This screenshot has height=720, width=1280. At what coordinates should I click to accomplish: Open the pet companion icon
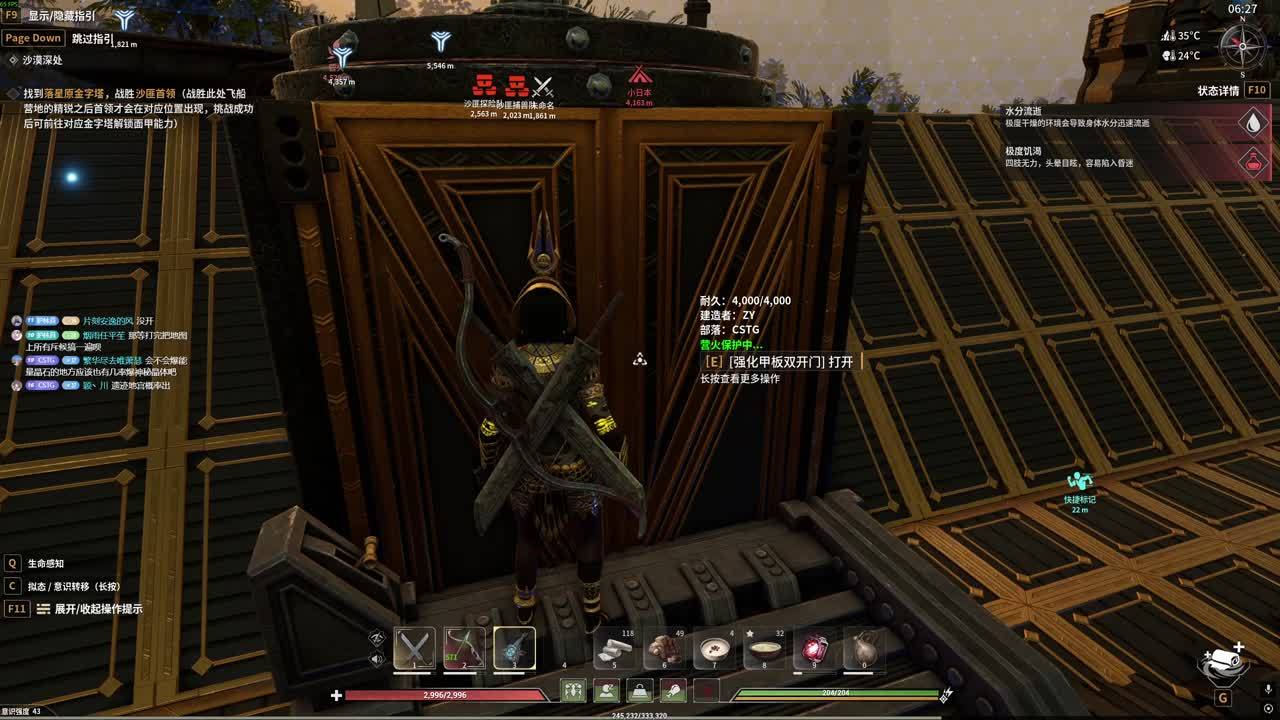click(1222, 664)
